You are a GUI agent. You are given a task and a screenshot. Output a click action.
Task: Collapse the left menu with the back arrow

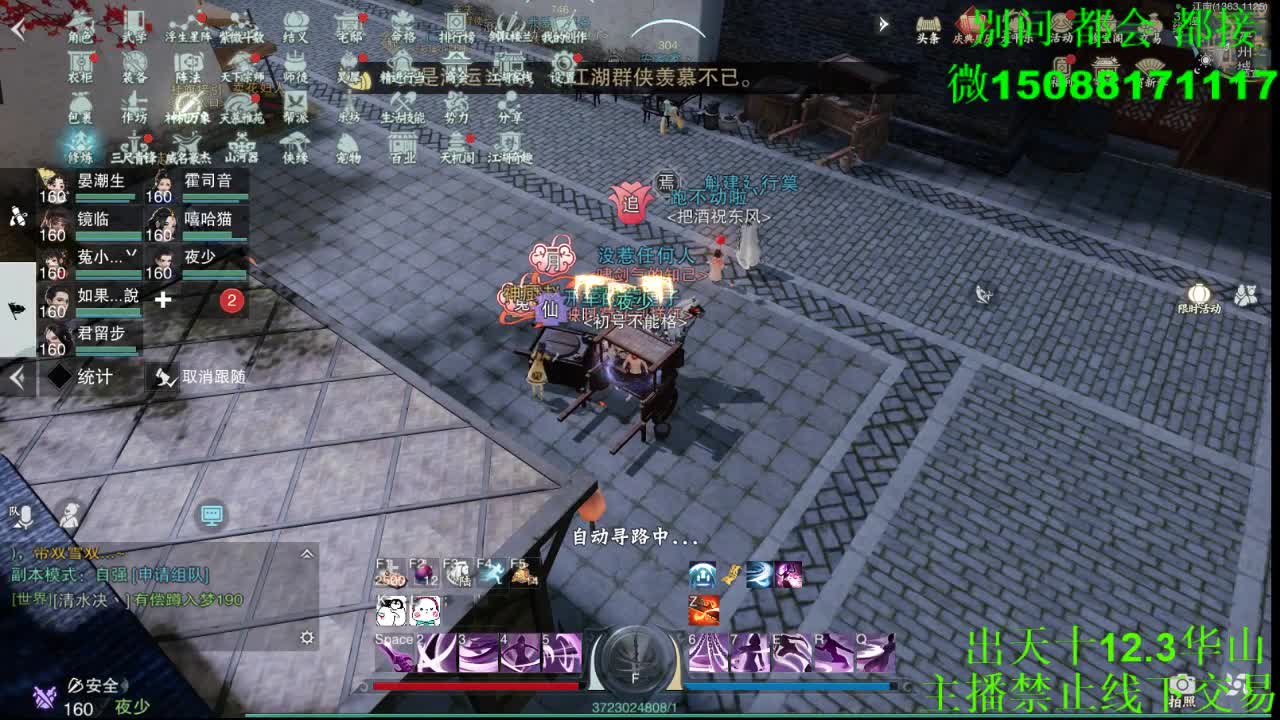coord(15,378)
